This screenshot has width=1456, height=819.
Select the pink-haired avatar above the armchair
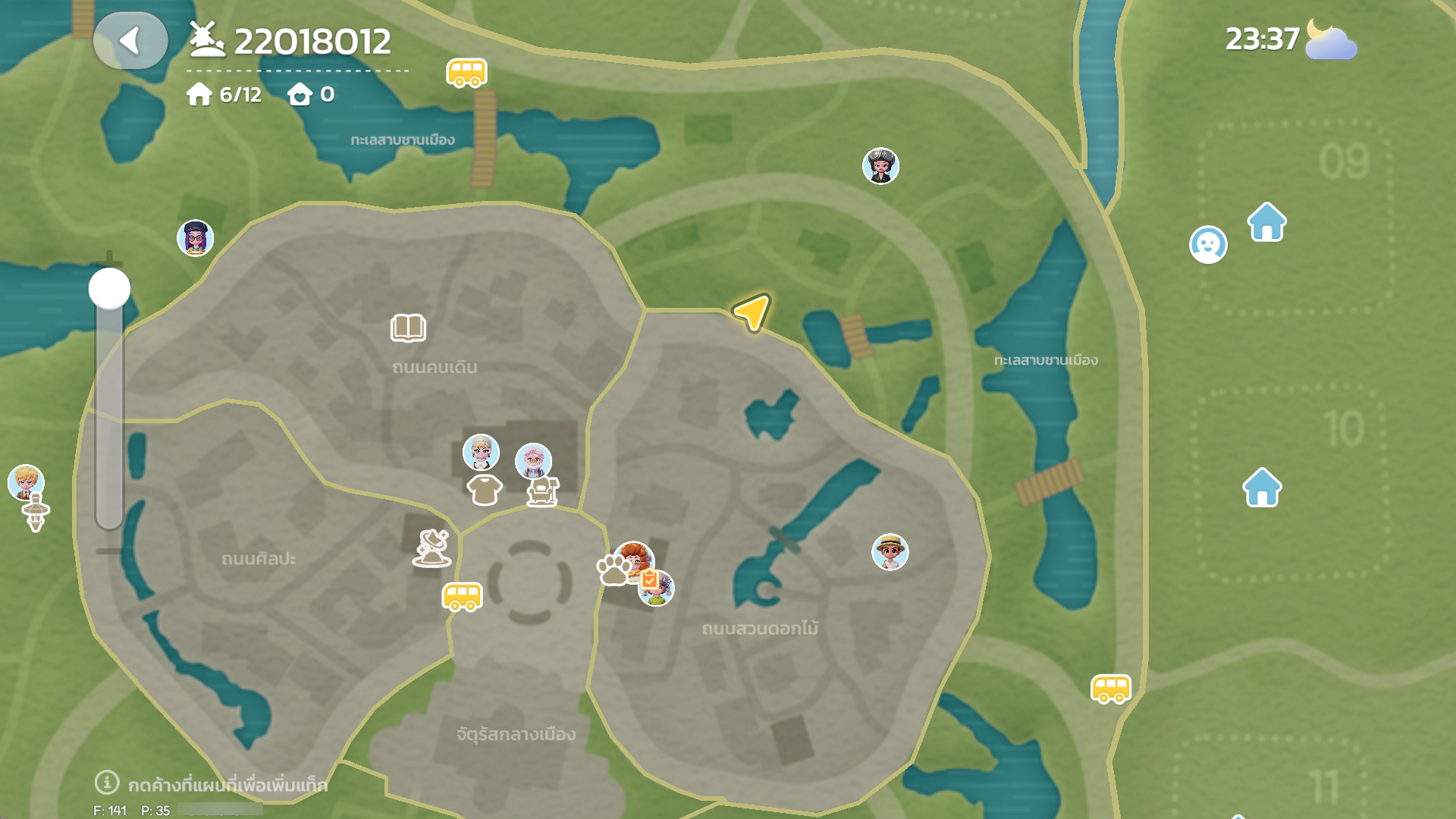tap(533, 461)
